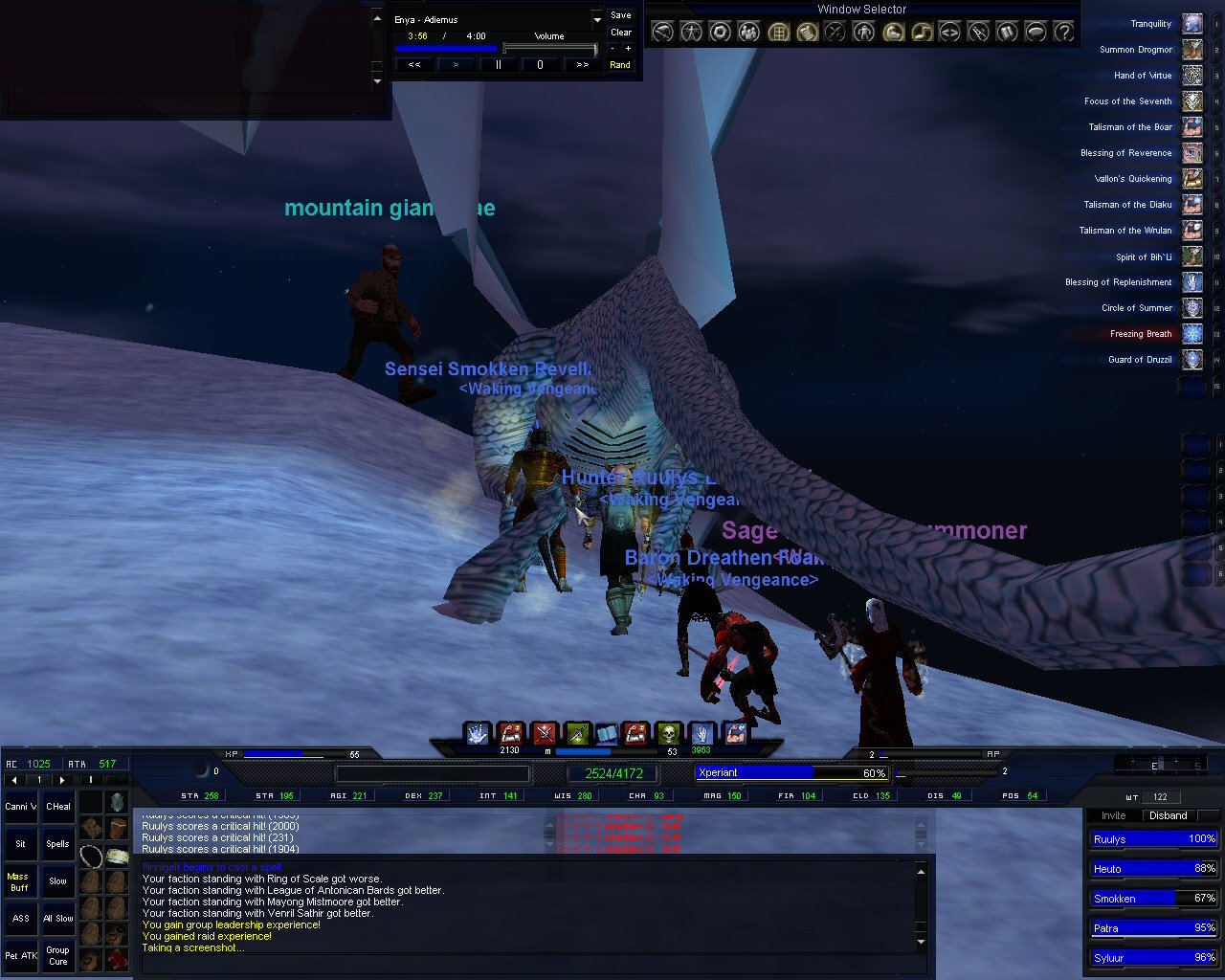Open the music playlist dropdown
The width and height of the screenshot is (1225, 980).
click(597, 19)
